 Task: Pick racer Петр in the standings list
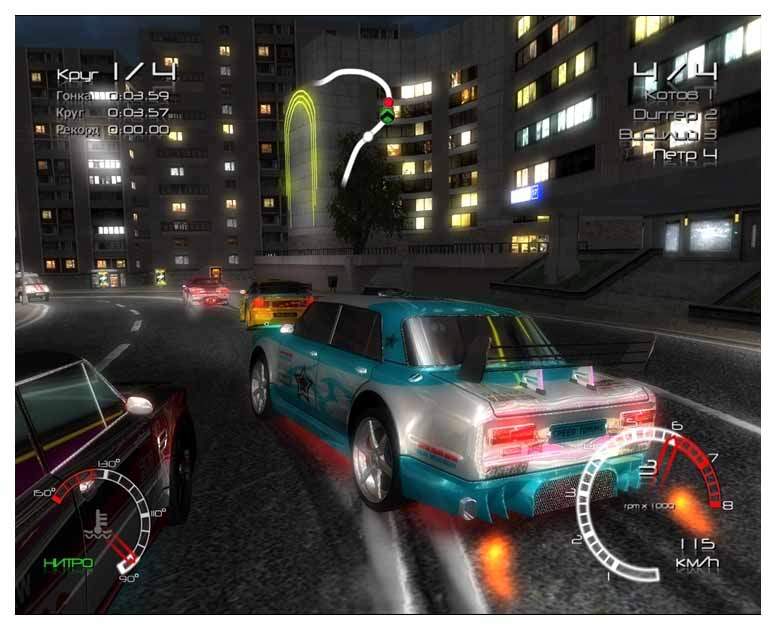coord(684,154)
